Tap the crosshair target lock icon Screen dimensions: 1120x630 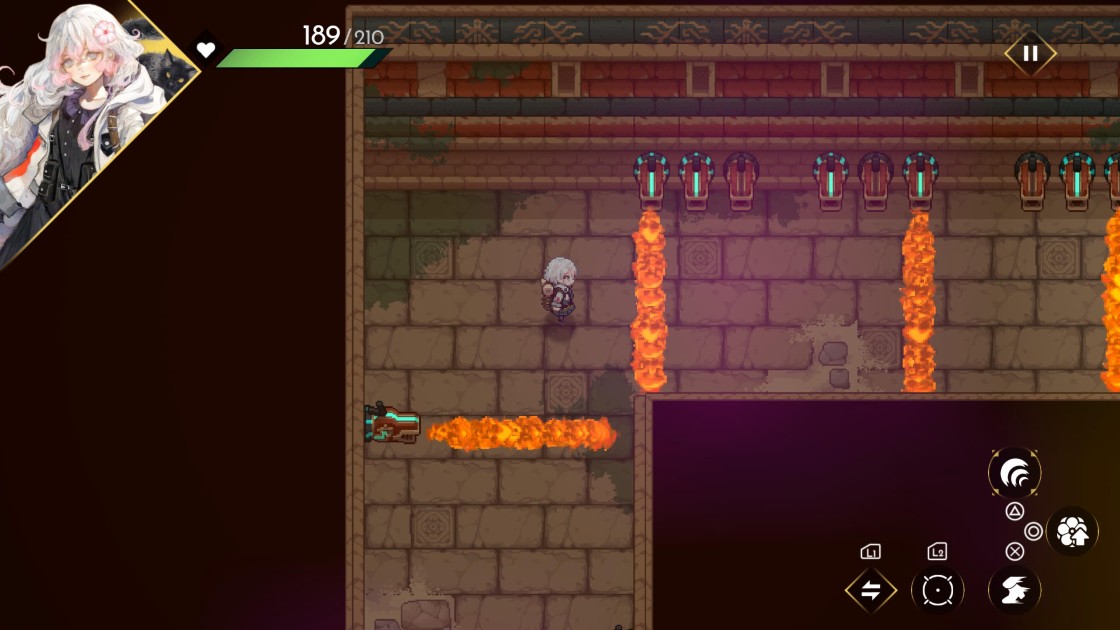click(x=937, y=591)
